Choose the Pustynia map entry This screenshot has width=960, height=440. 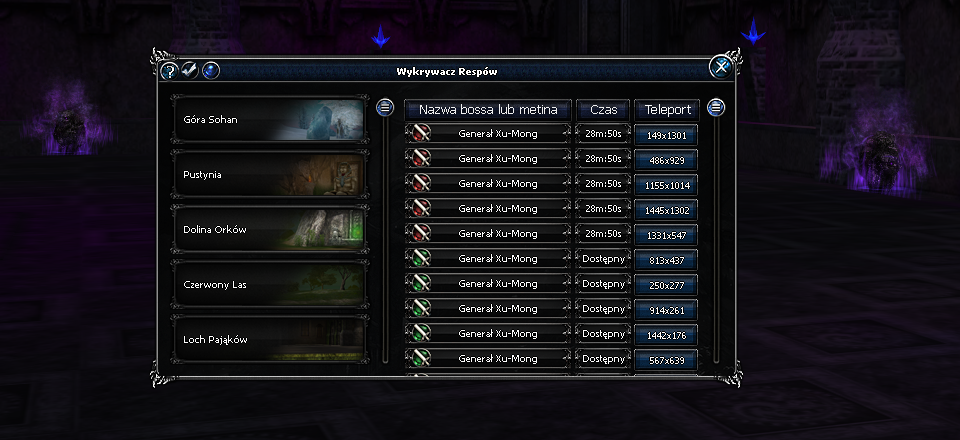[268, 175]
